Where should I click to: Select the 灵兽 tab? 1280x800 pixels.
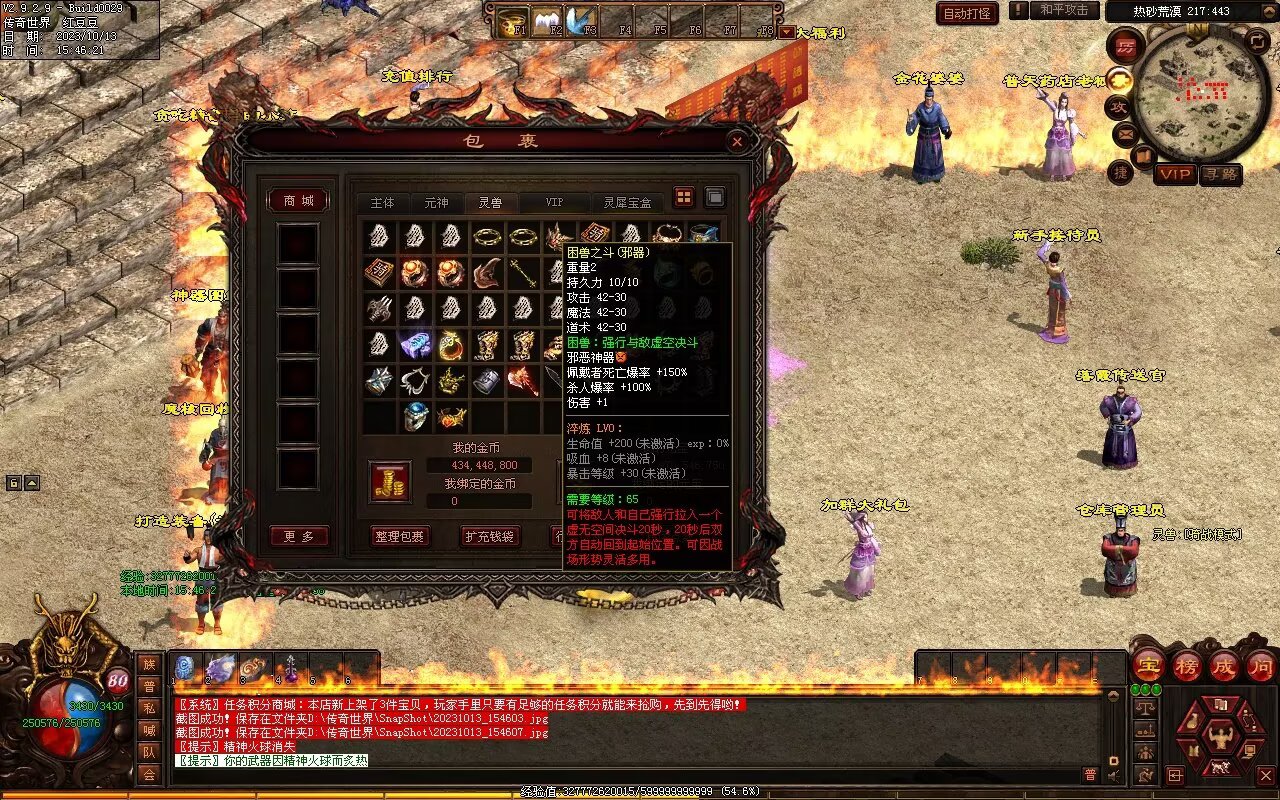pos(490,202)
